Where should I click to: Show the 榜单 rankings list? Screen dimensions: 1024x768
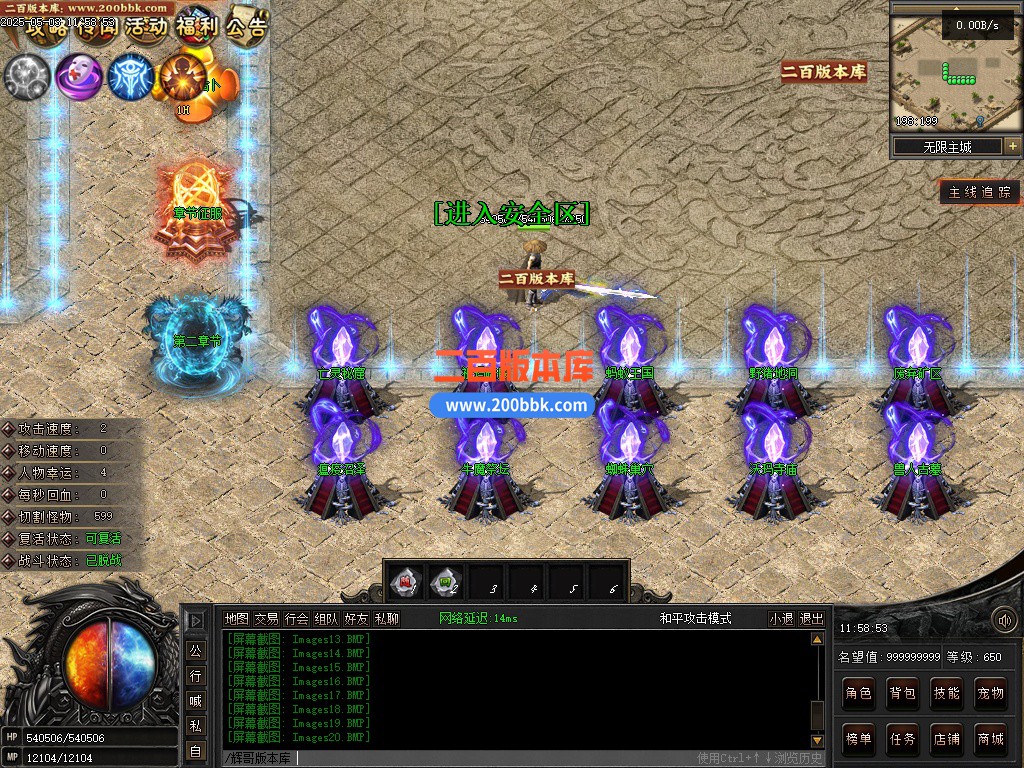(858, 739)
